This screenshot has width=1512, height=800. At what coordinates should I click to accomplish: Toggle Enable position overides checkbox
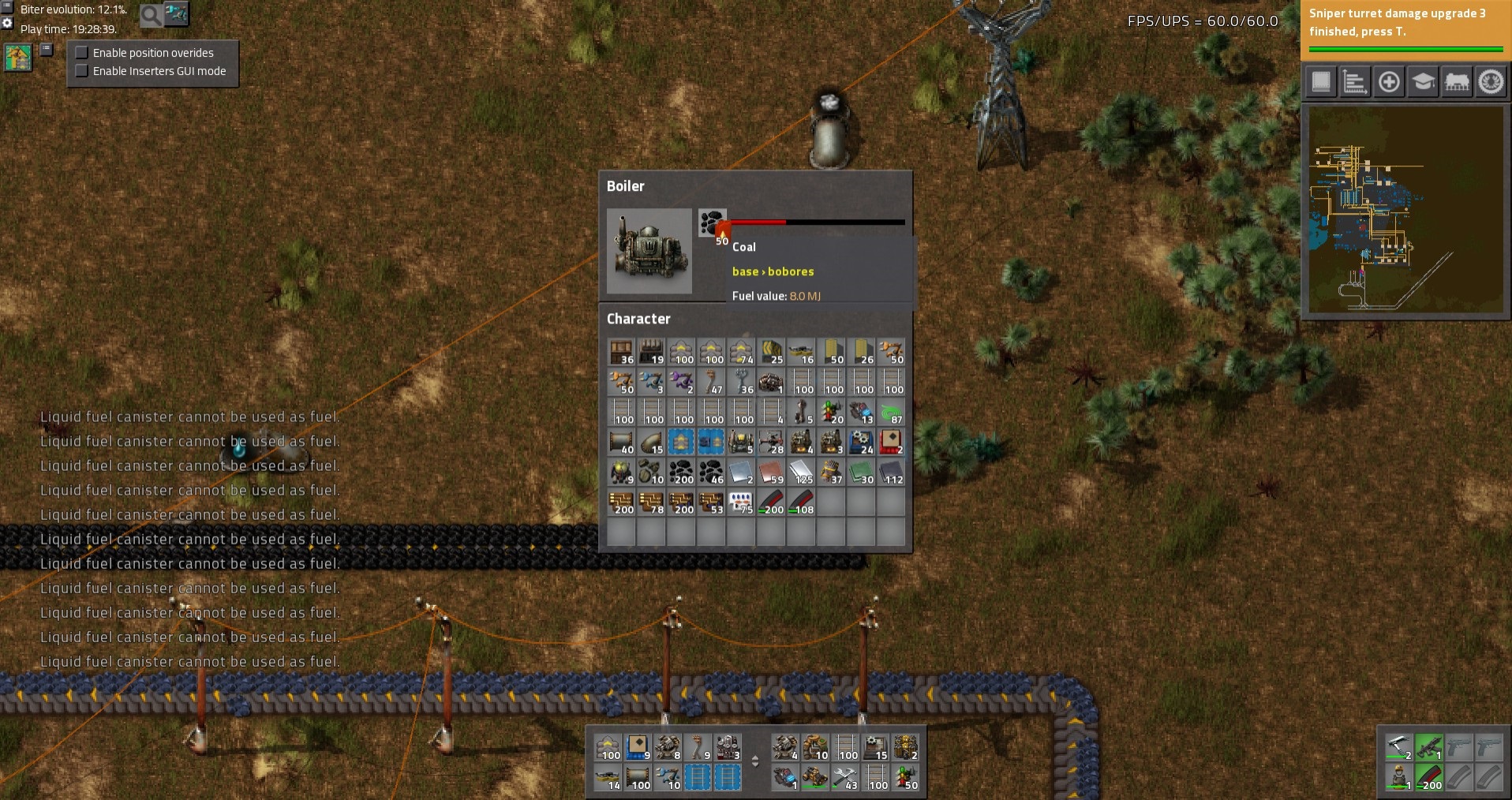pos(82,53)
